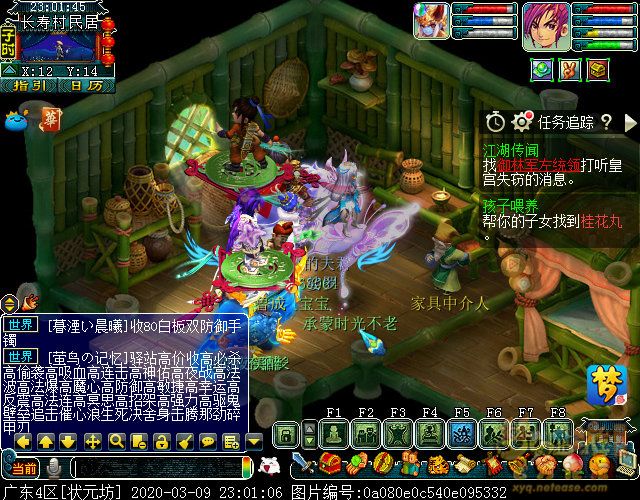Screen dimensions: 640x500
Task: Select the pet portrait avatar
Action: (432, 21)
